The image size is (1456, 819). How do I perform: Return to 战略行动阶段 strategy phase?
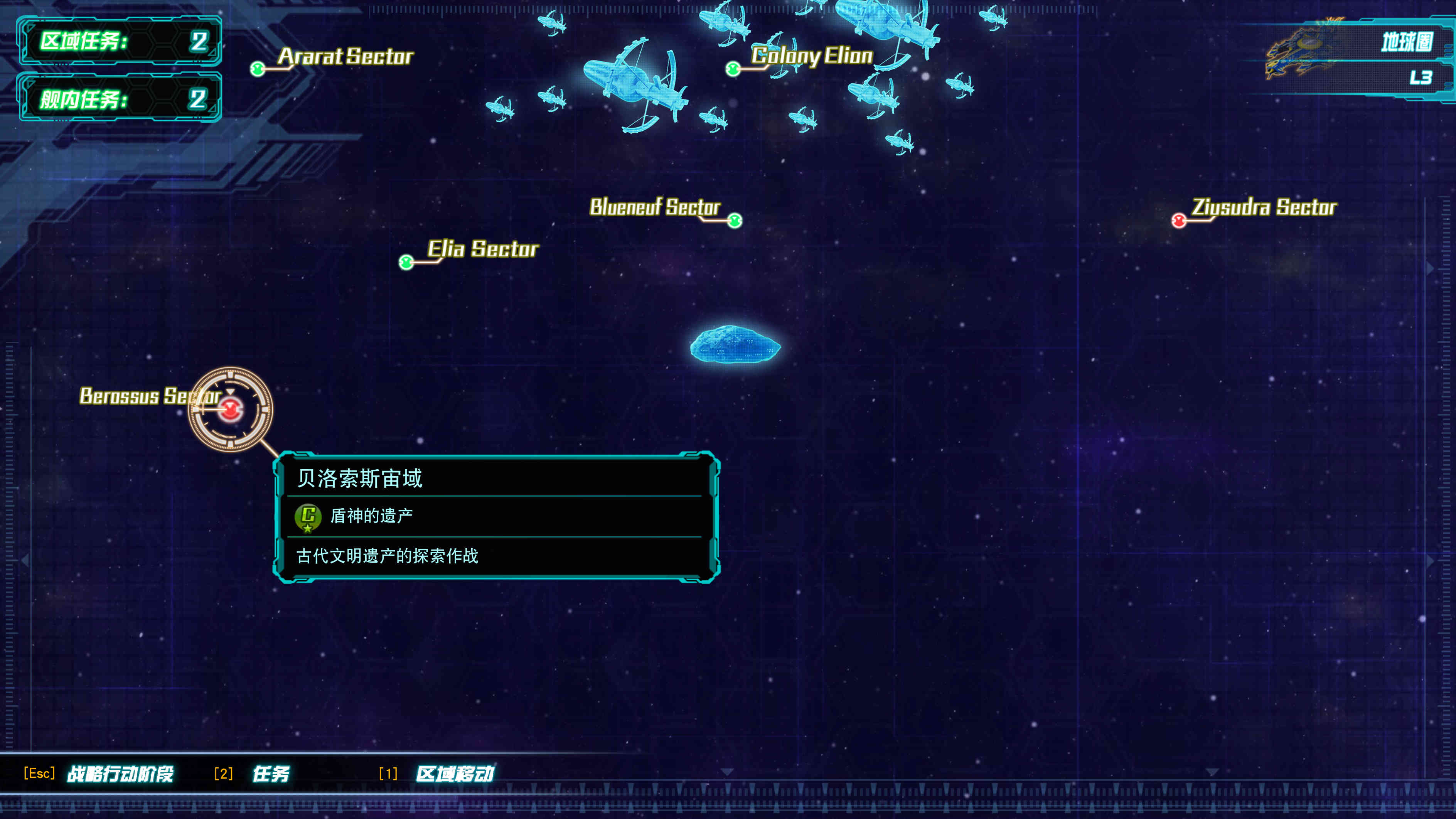[x=120, y=773]
